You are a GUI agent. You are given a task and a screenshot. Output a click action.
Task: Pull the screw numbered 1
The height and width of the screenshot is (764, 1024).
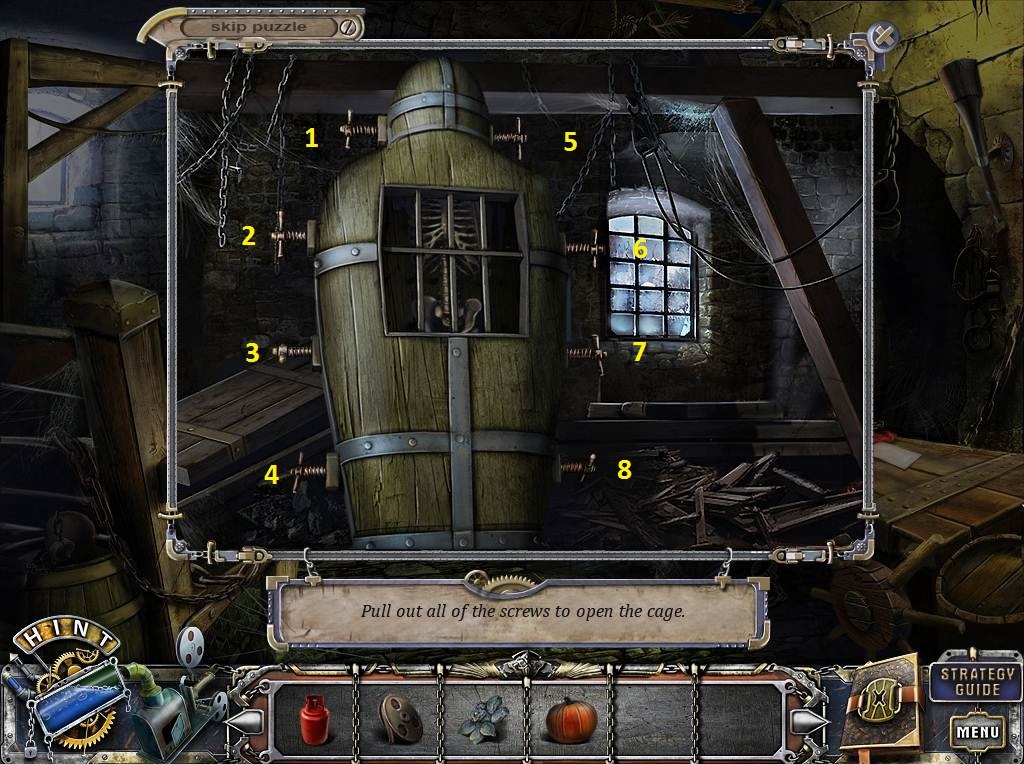tap(360, 129)
